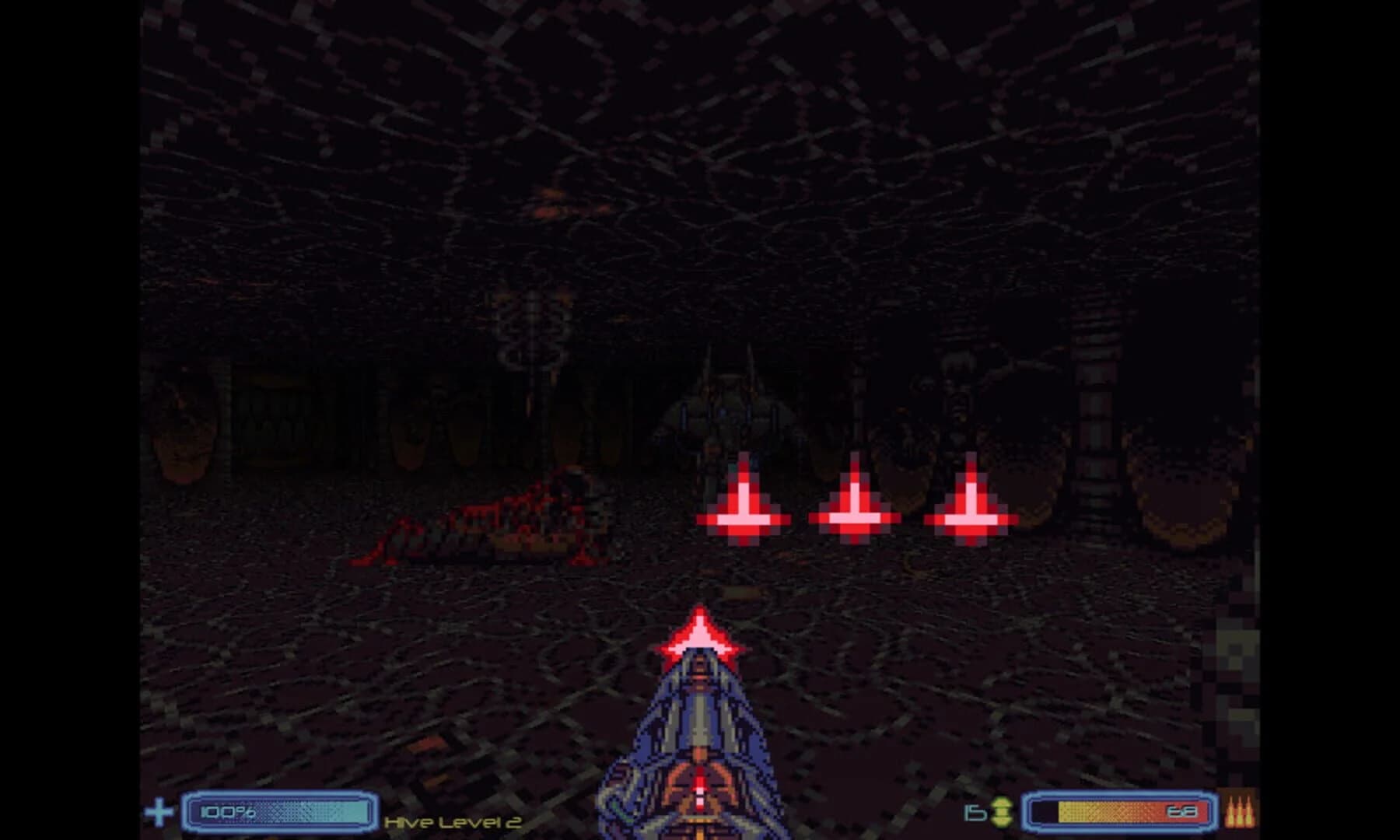Select the green pill-shaped item icon
This screenshot has width=1400, height=840.
(x=1002, y=810)
